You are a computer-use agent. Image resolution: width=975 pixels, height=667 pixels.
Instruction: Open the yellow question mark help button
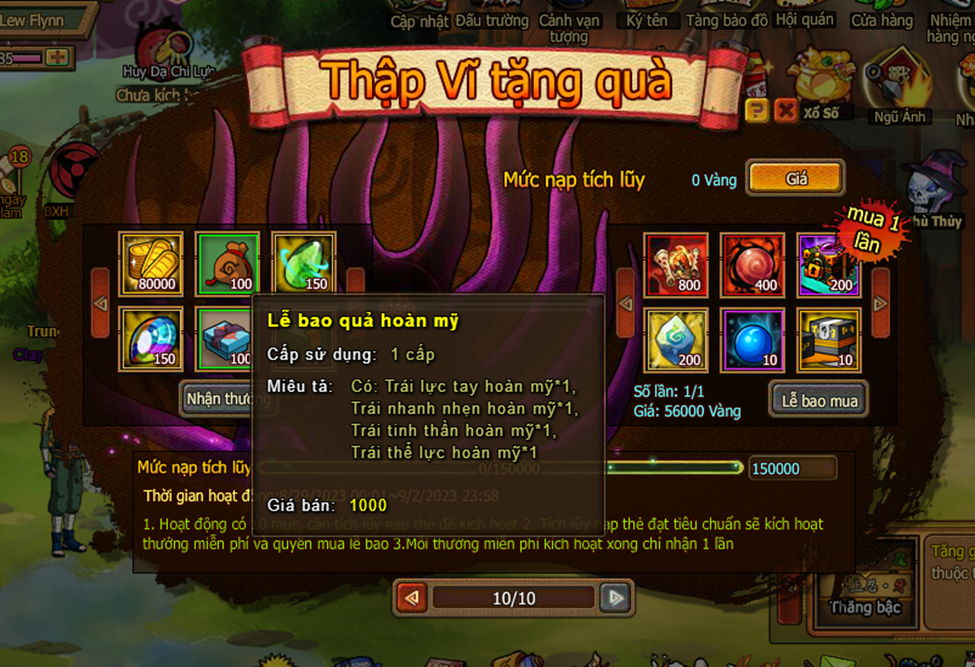click(x=757, y=110)
